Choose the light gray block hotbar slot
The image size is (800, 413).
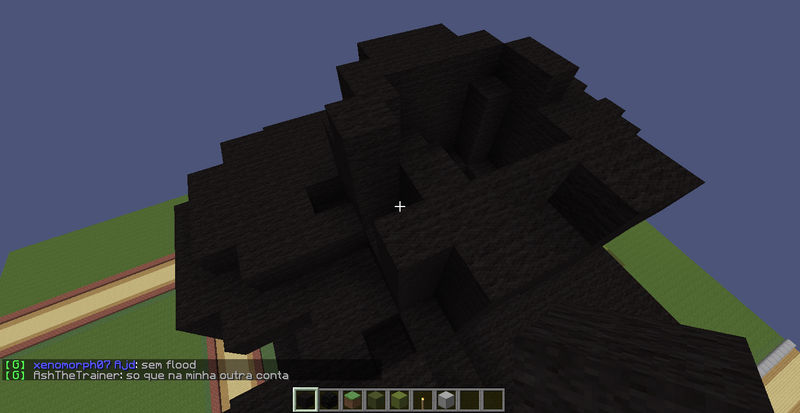point(446,400)
